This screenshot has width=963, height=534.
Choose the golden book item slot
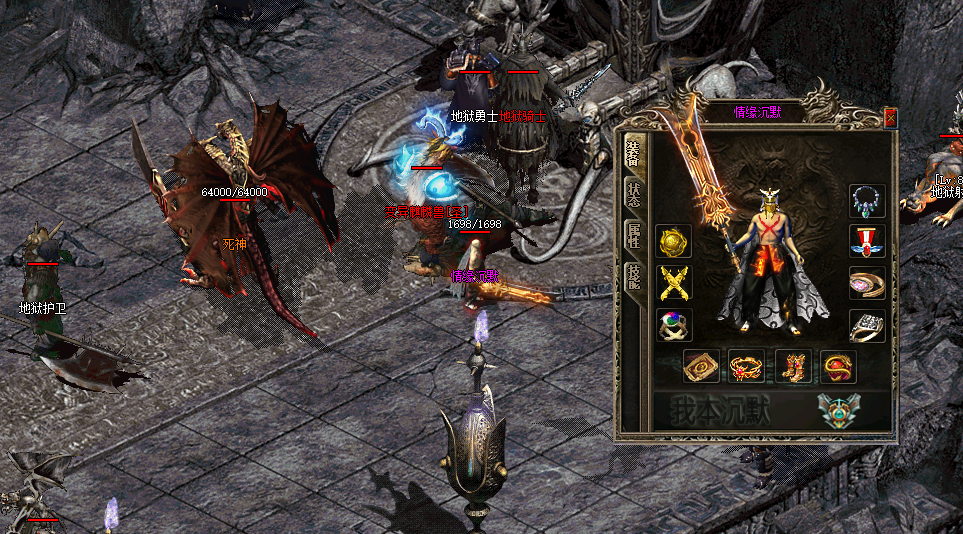pos(700,367)
